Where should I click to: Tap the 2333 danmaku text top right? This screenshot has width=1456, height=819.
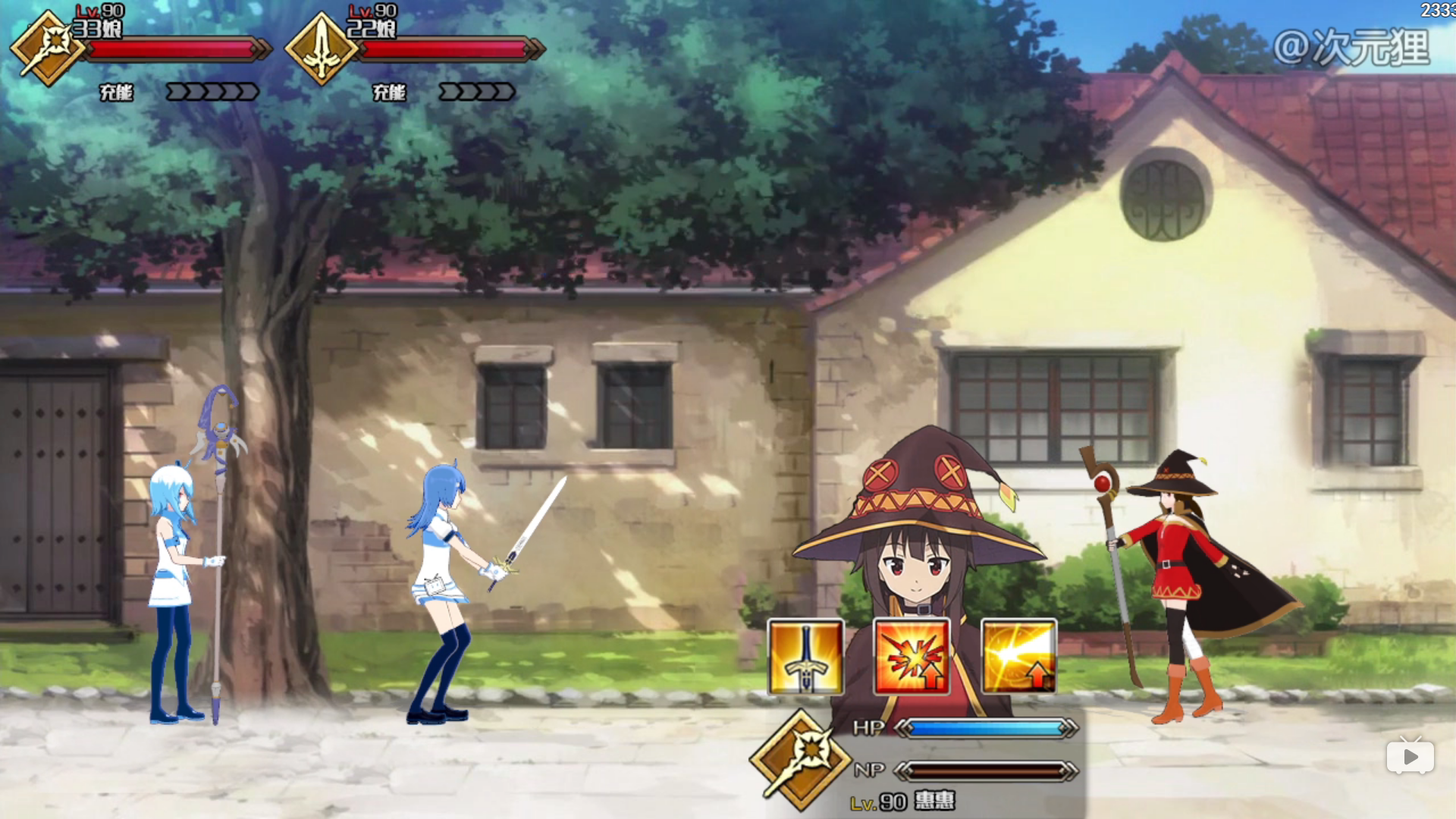click(1439, 11)
